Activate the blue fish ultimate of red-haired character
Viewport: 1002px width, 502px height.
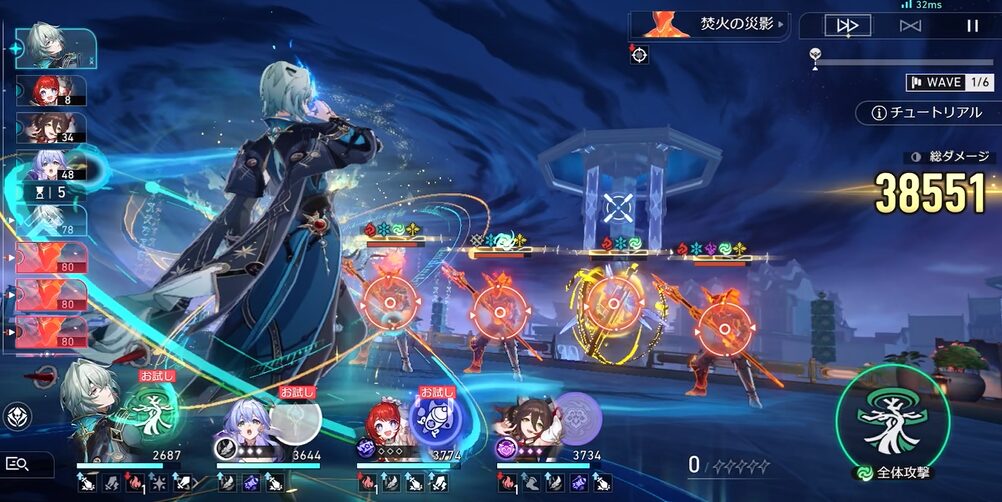(433, 414)
